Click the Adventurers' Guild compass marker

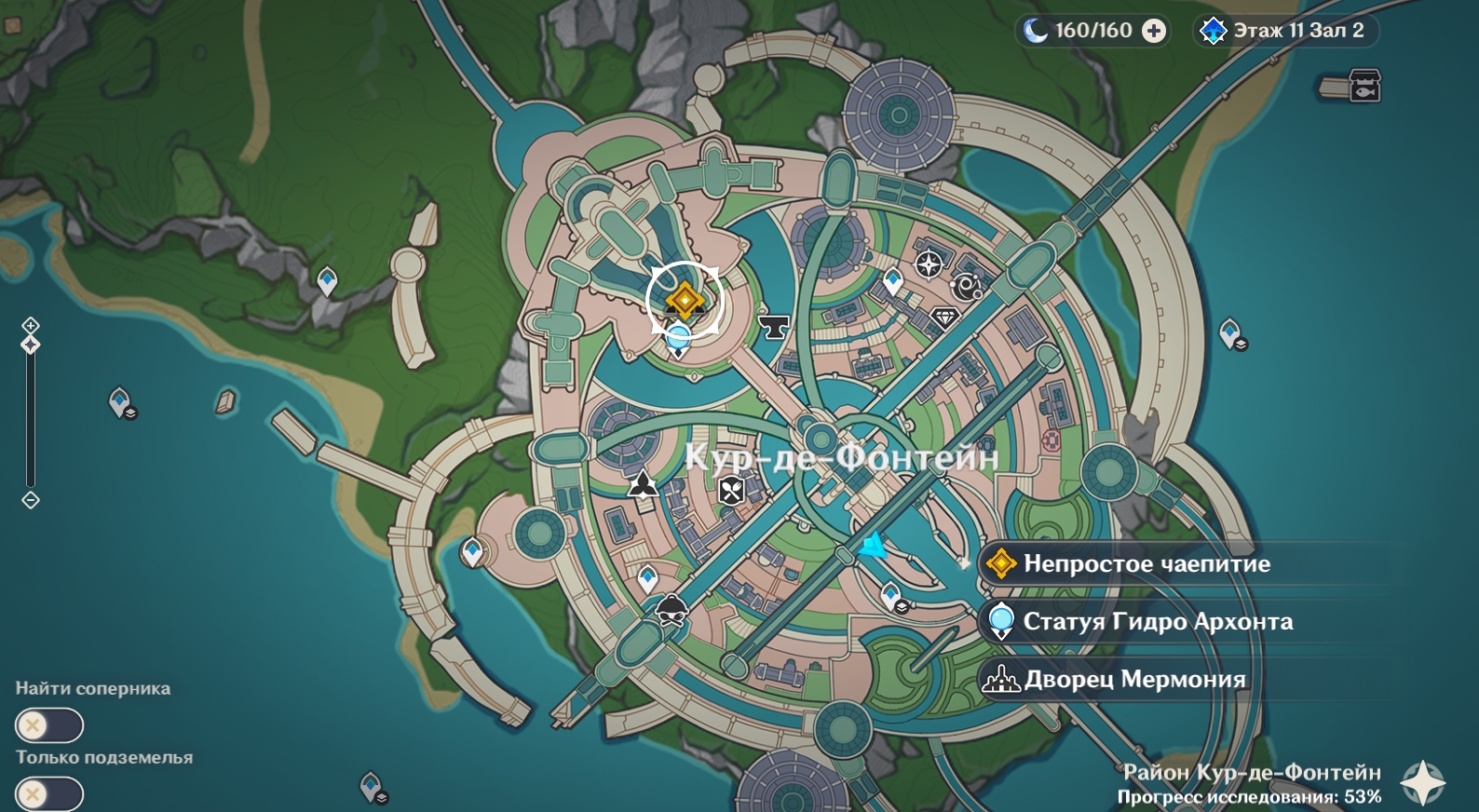(x=929, y=264)
